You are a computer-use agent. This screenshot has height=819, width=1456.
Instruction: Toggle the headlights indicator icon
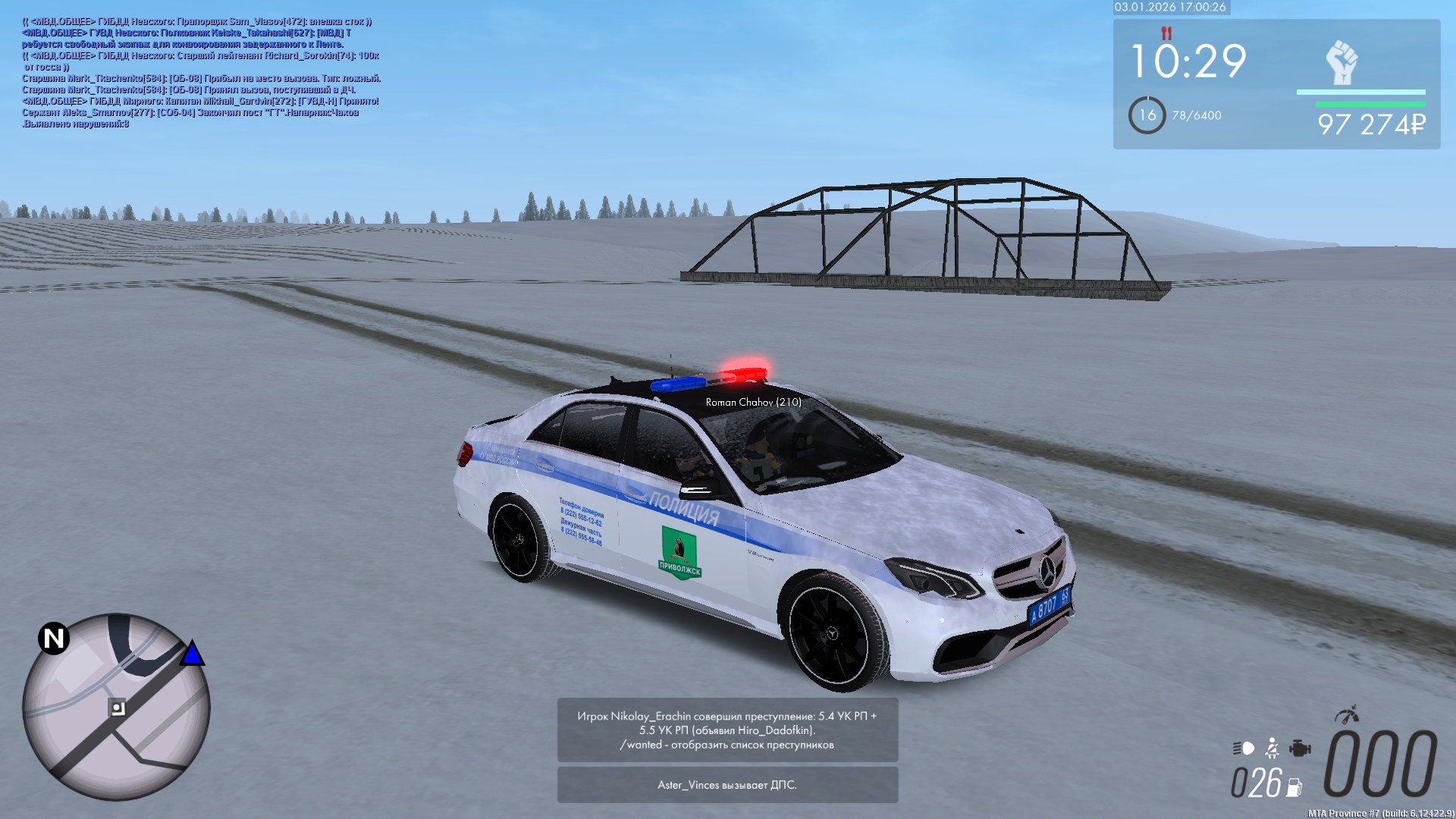point(1244,748)
